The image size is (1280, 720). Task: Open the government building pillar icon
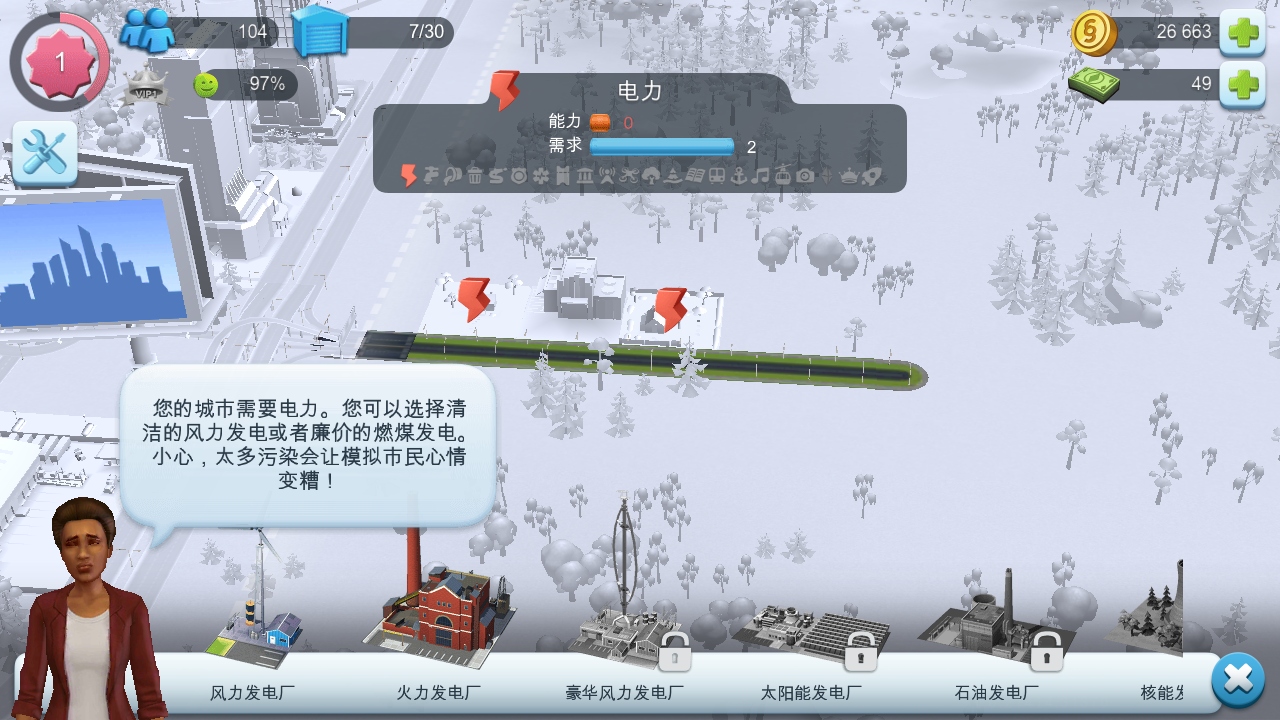[x=584, y=174]
